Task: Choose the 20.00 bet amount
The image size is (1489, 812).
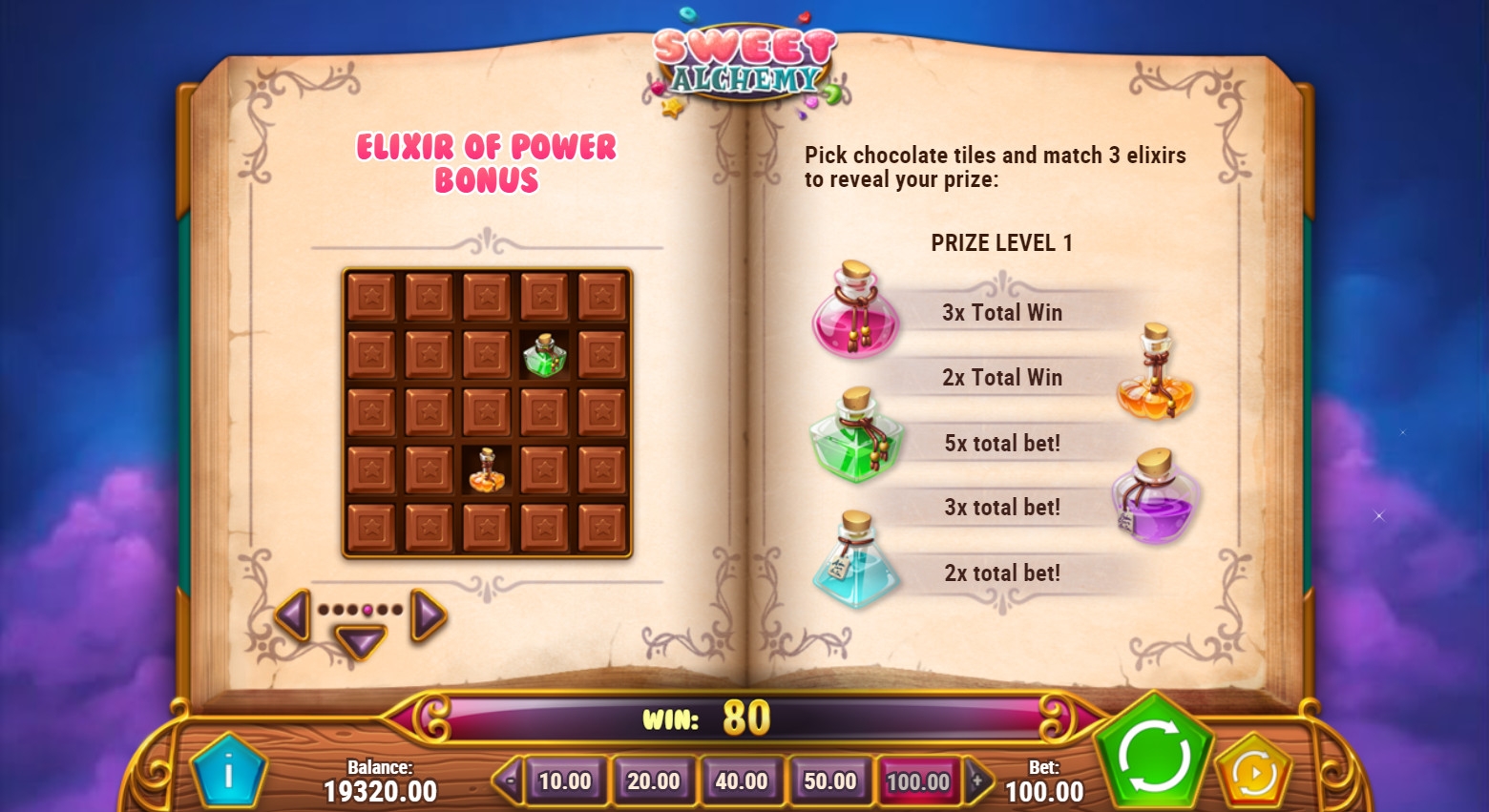Action: 653,781
